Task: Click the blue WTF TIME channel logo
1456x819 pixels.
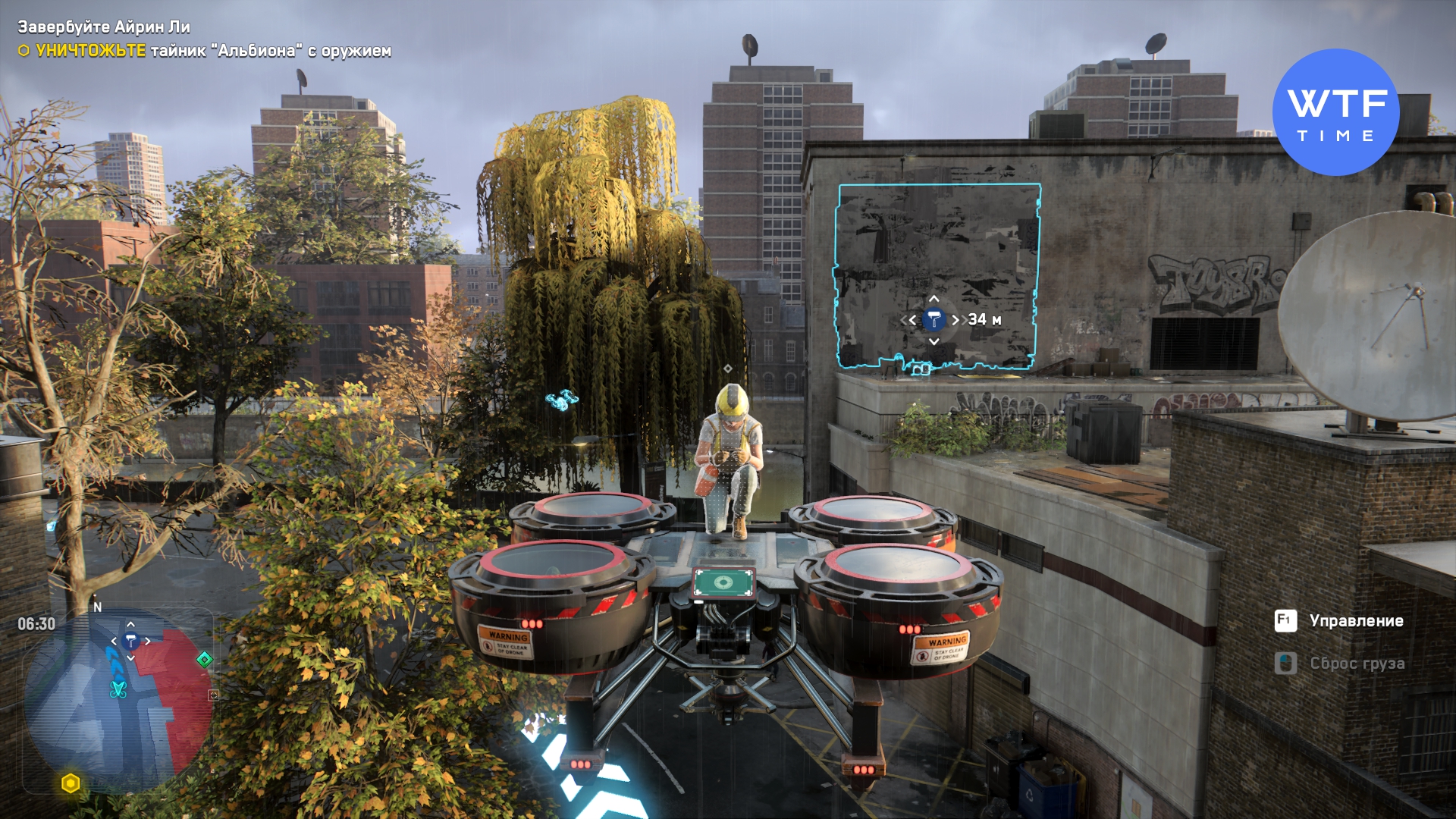Action: 1335,112
